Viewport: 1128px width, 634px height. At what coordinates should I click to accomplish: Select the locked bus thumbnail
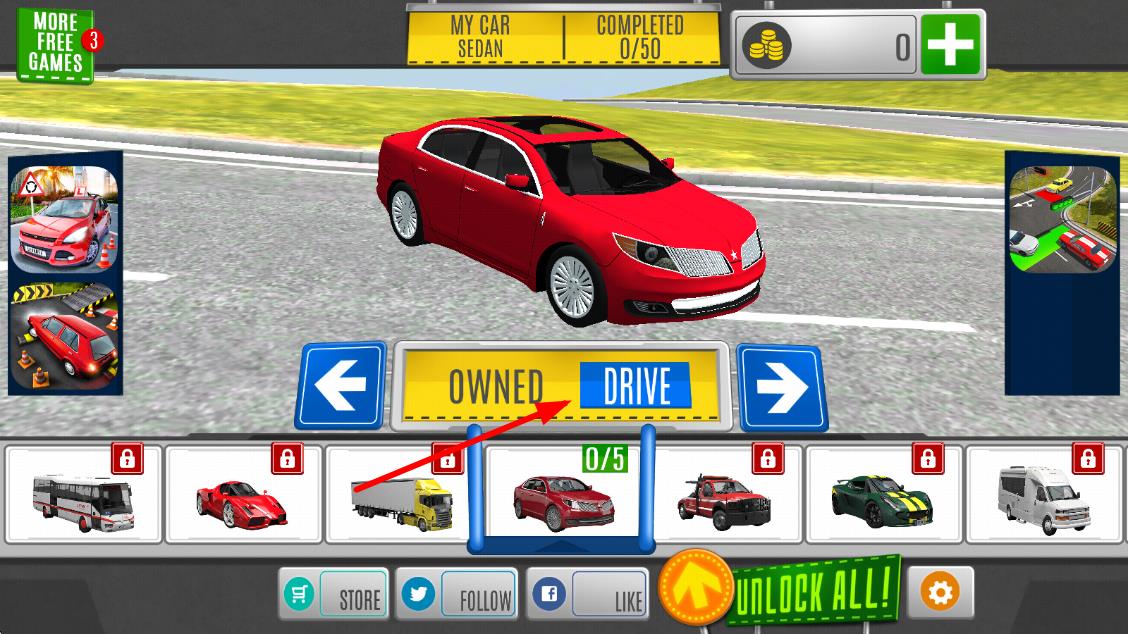point(83,494)
